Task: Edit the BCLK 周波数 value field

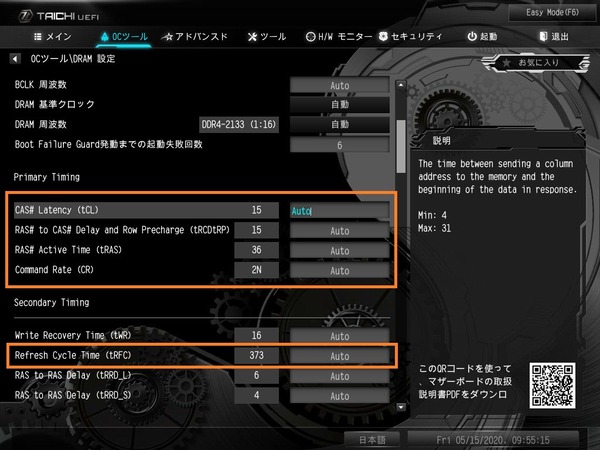Action: click(340, 84)
